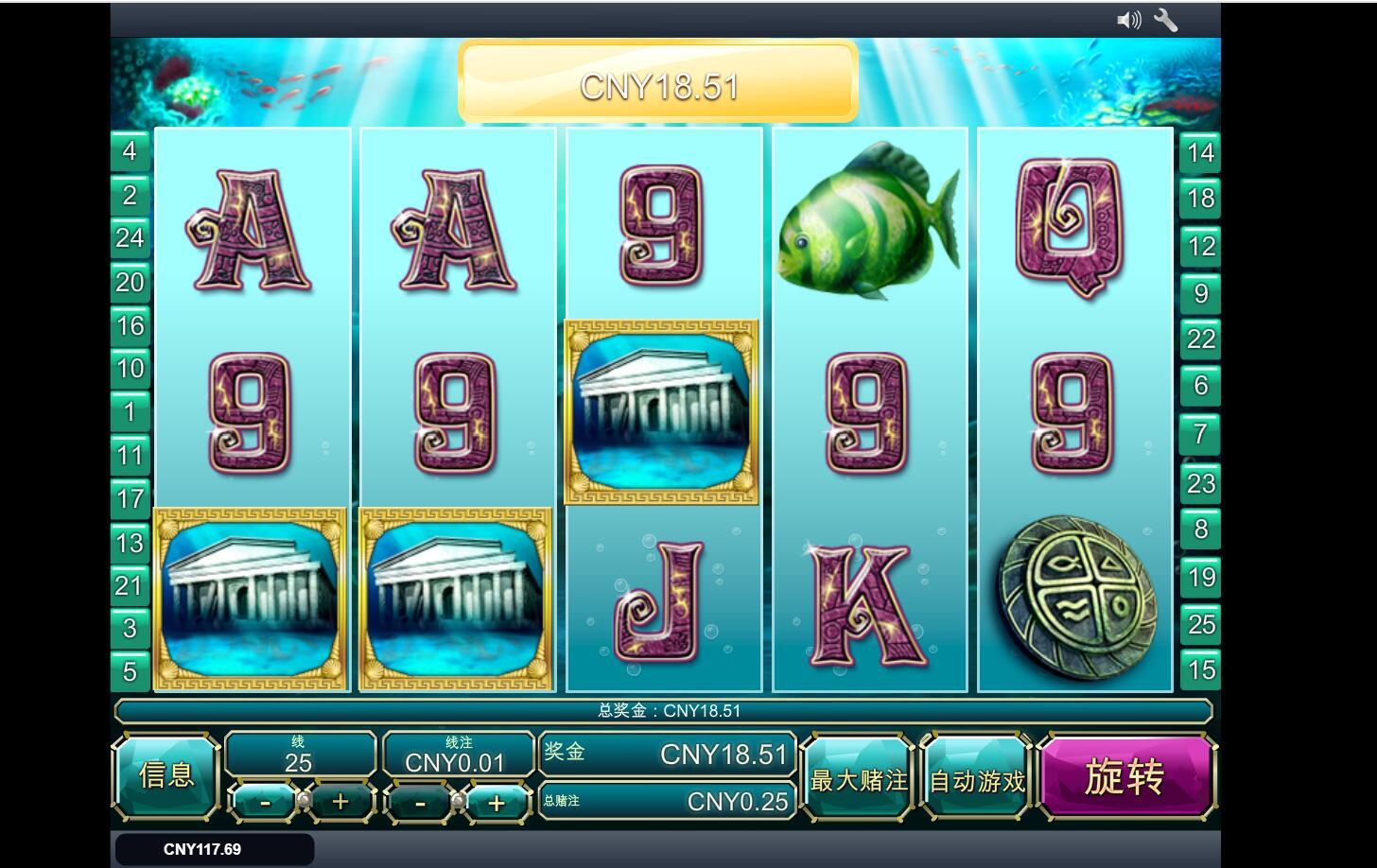Image resolution: width=1377 pixels, height=868 pixels.
Task: Show payline 17 marker
Action: coord(130,499)
